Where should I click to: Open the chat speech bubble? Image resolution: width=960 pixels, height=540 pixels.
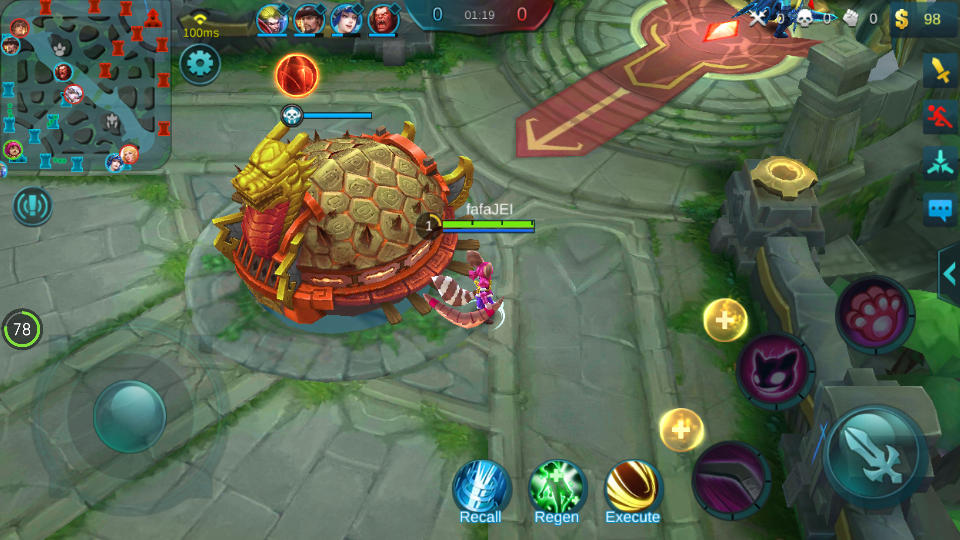940,209
